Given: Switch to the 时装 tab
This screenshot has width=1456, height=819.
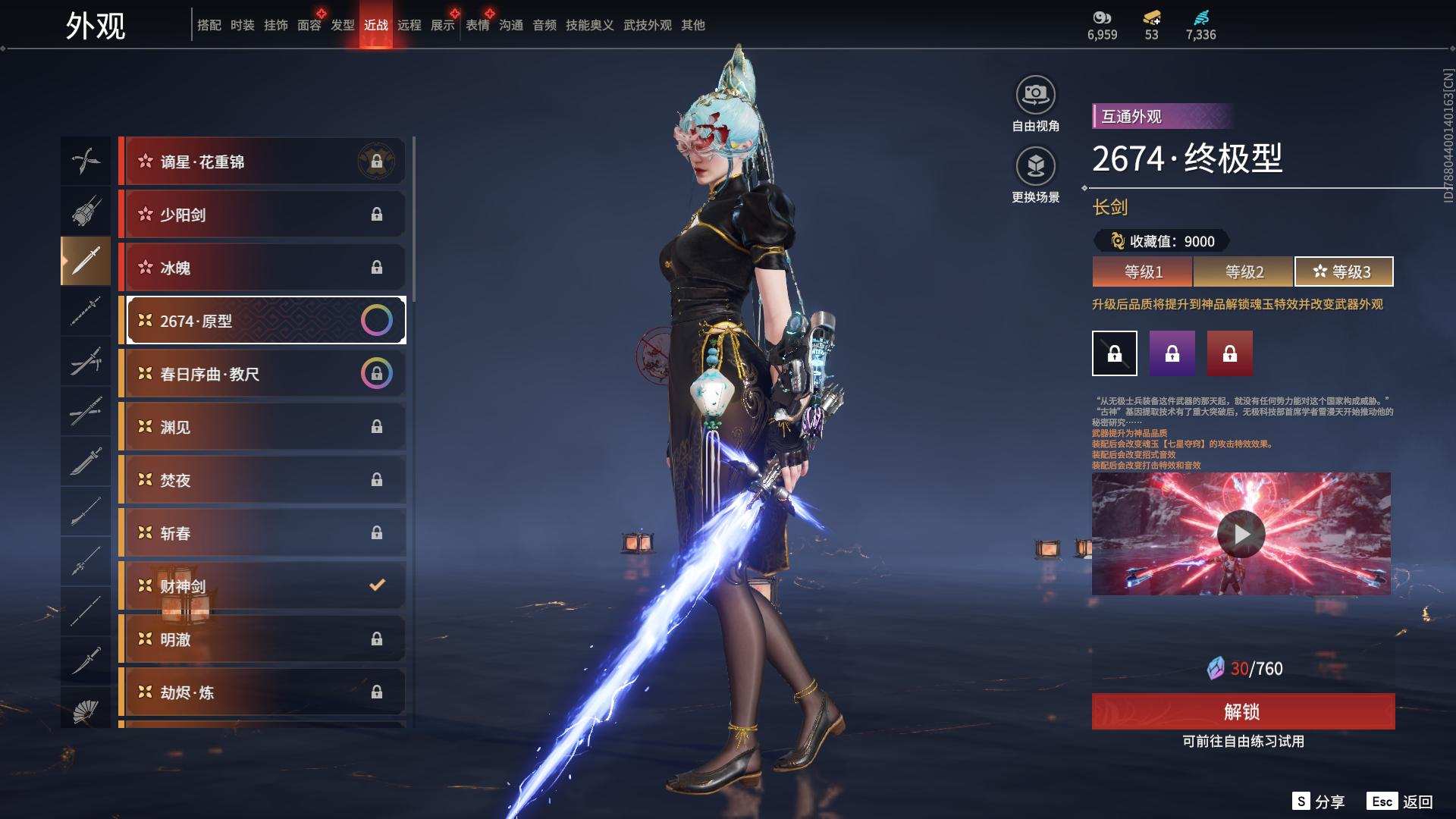Looking at the screenshot, I should coord(242,25).
